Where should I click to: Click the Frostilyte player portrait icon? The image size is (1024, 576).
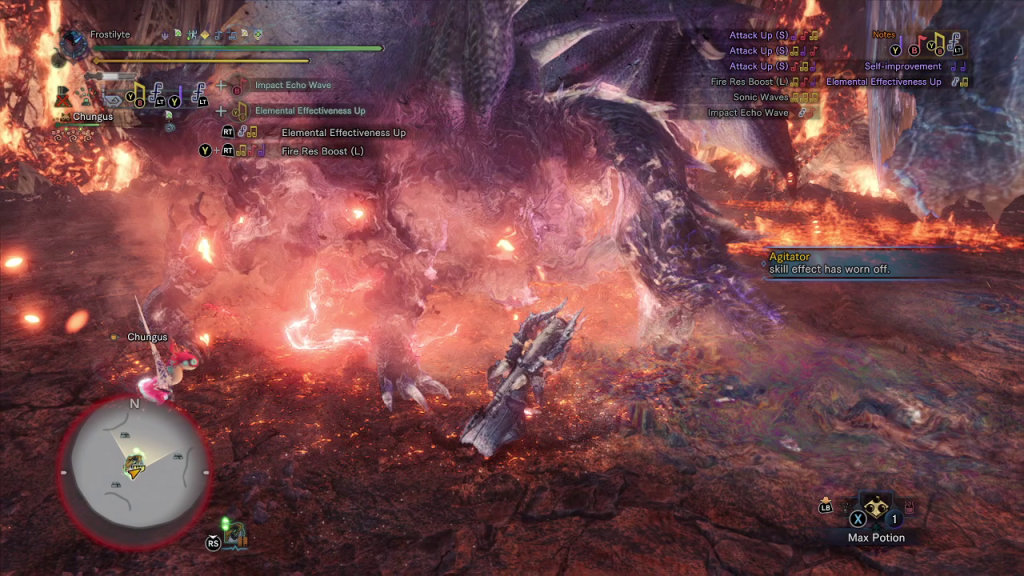coord(72,40)
